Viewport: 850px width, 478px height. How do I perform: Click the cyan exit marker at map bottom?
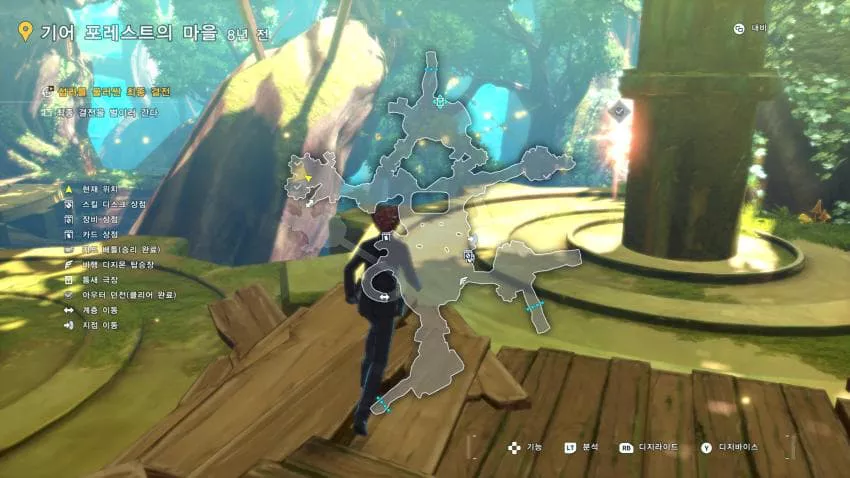click(x=380, y=404)
